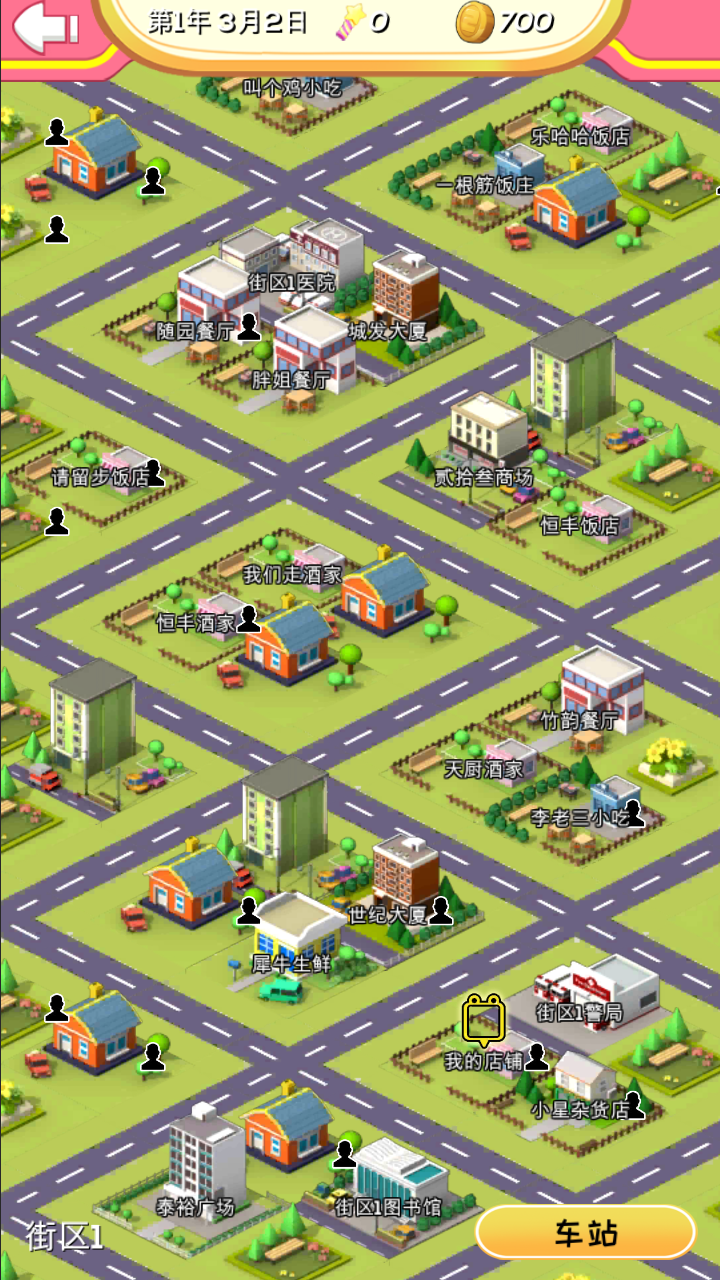Select the 恒丰酒家 location label
This screenshot has height=1280, width=720.
pos(196,623)
